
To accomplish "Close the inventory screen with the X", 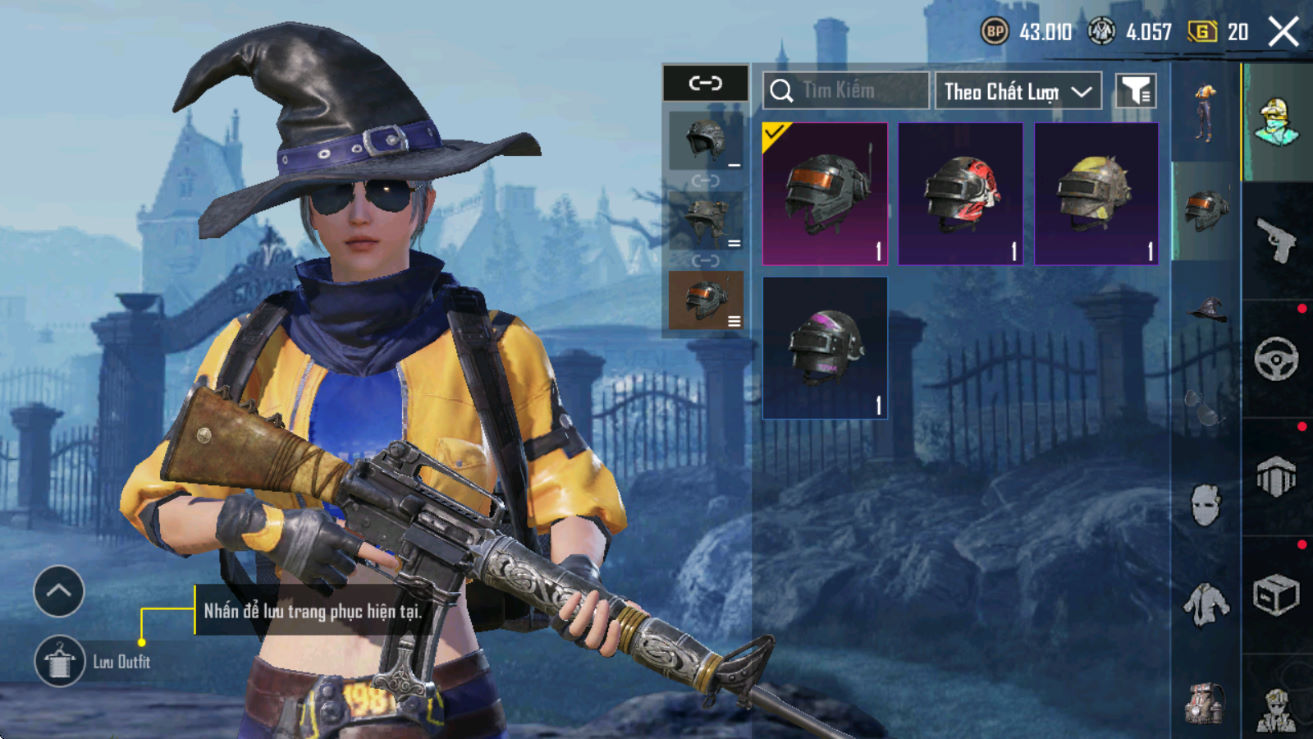I will pyautogui.click(x=1283, y=32).
